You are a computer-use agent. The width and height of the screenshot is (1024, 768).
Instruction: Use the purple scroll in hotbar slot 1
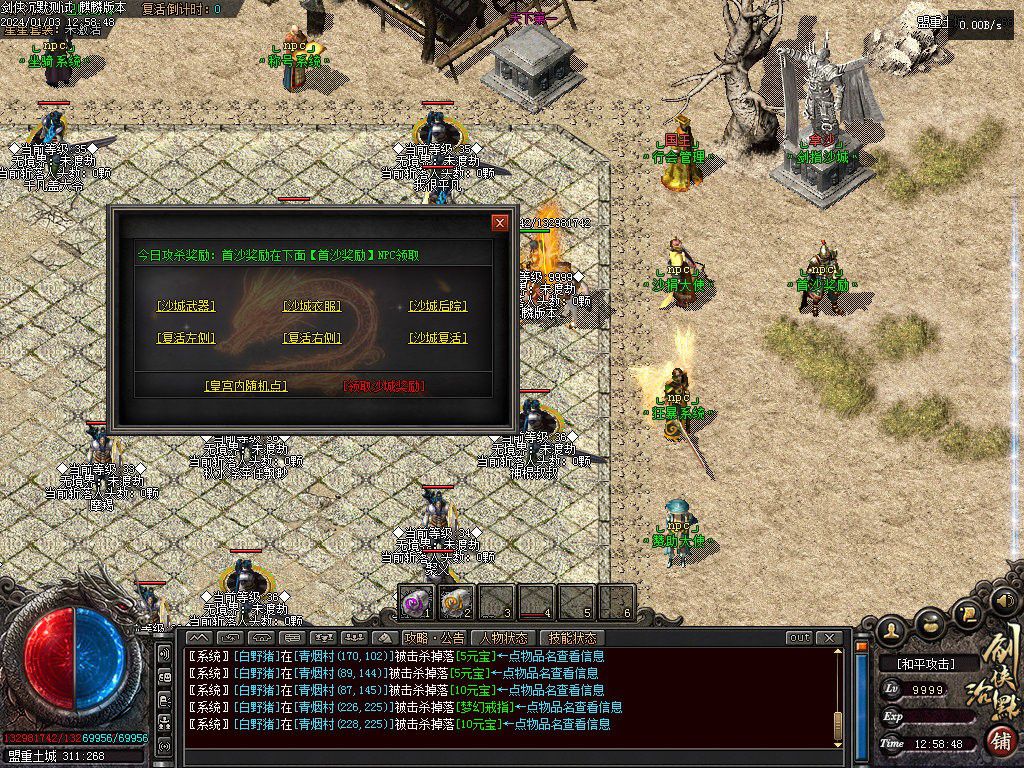tap(415, 602)
